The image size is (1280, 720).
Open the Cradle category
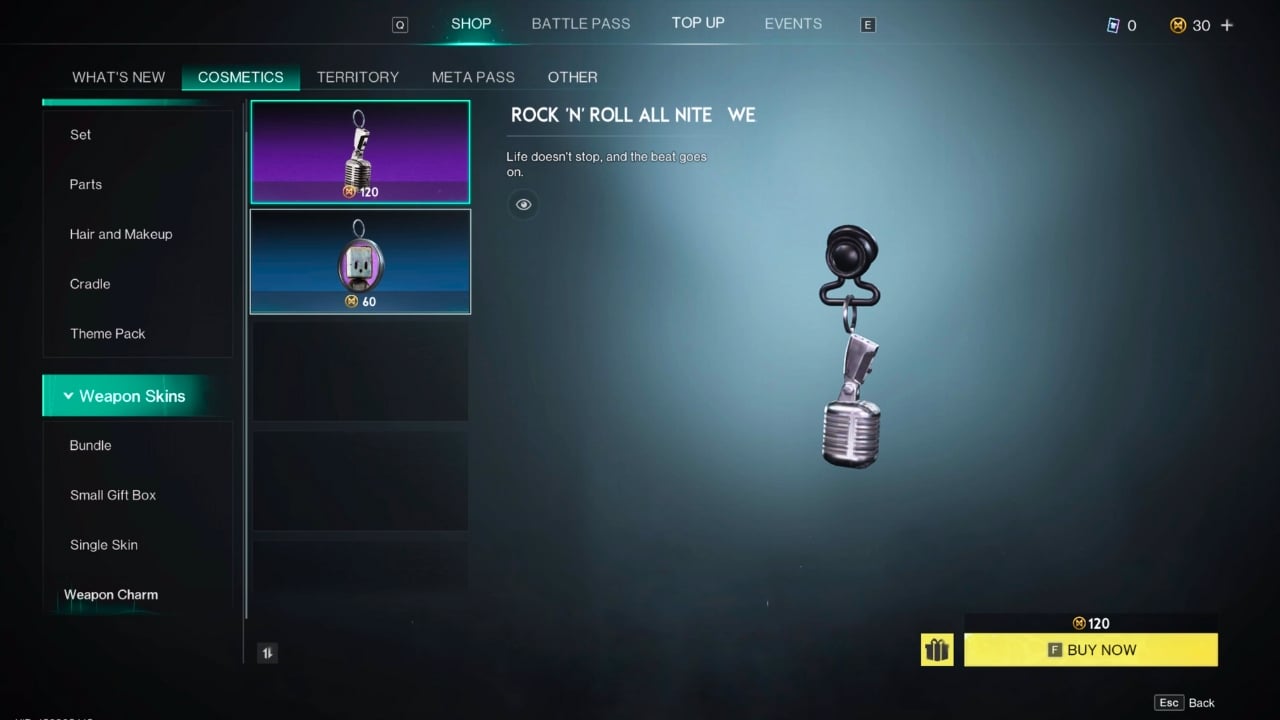point(90,284)
